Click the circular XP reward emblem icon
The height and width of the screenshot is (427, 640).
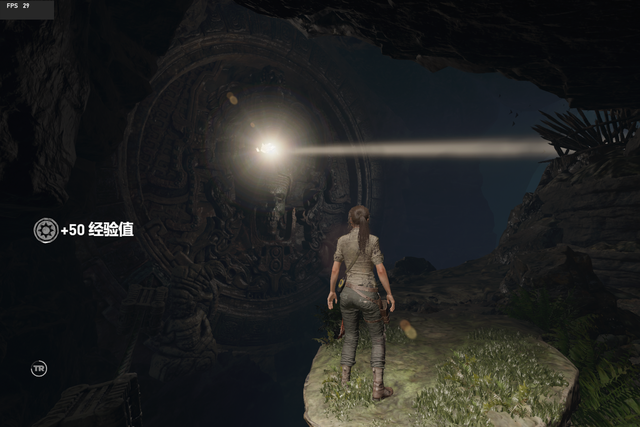pyautogui.click(x=45, y=230)
